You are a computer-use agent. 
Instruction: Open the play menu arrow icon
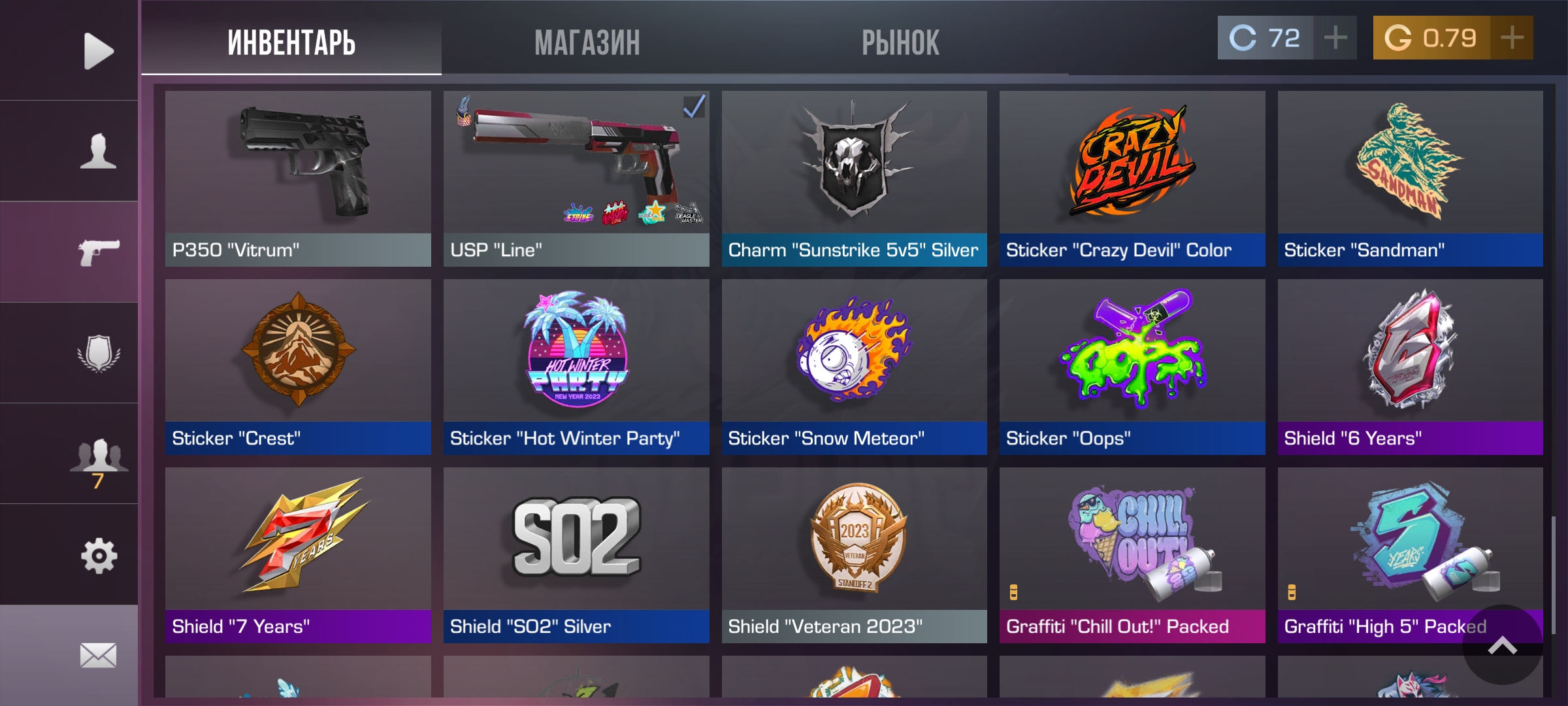coord(98,51)
